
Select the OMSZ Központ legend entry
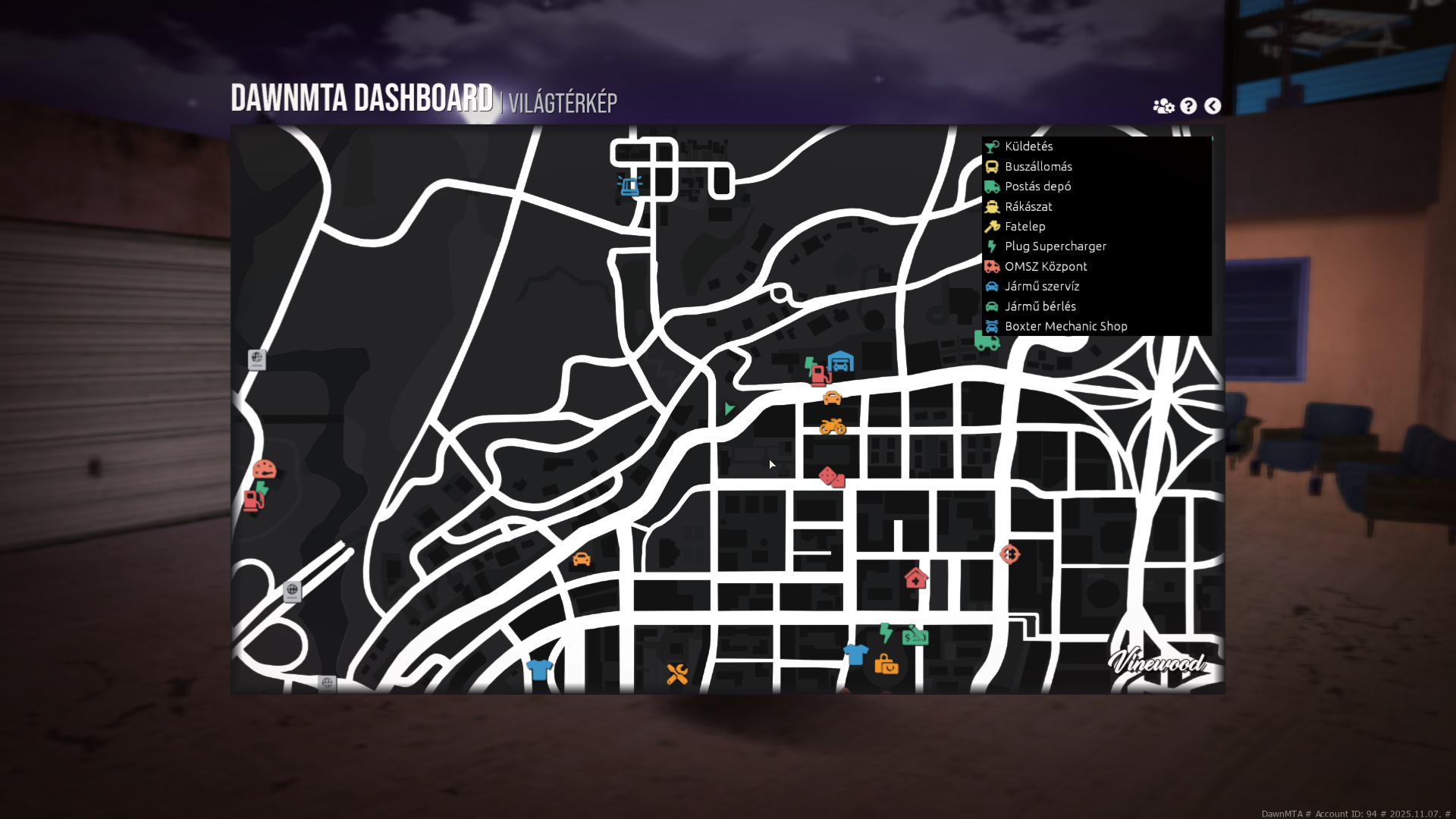(x=1045, y=266)
